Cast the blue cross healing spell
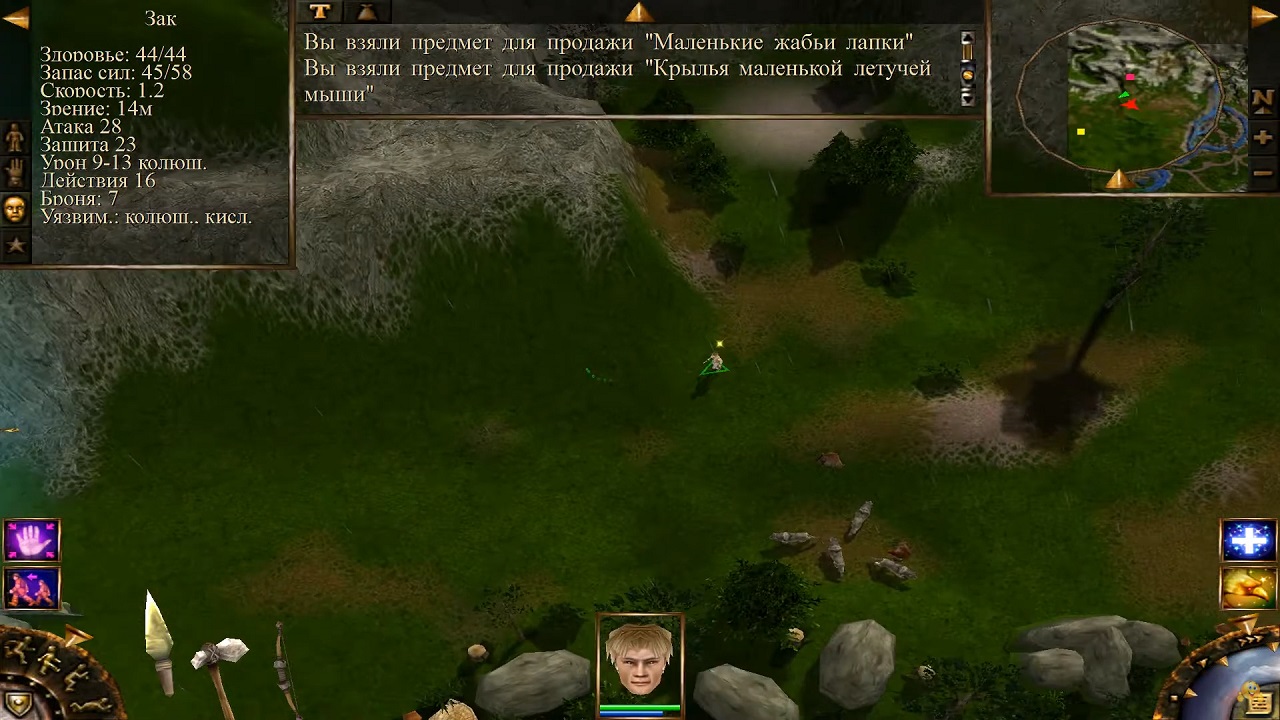1280x720 pixels. pos(1248,541)
